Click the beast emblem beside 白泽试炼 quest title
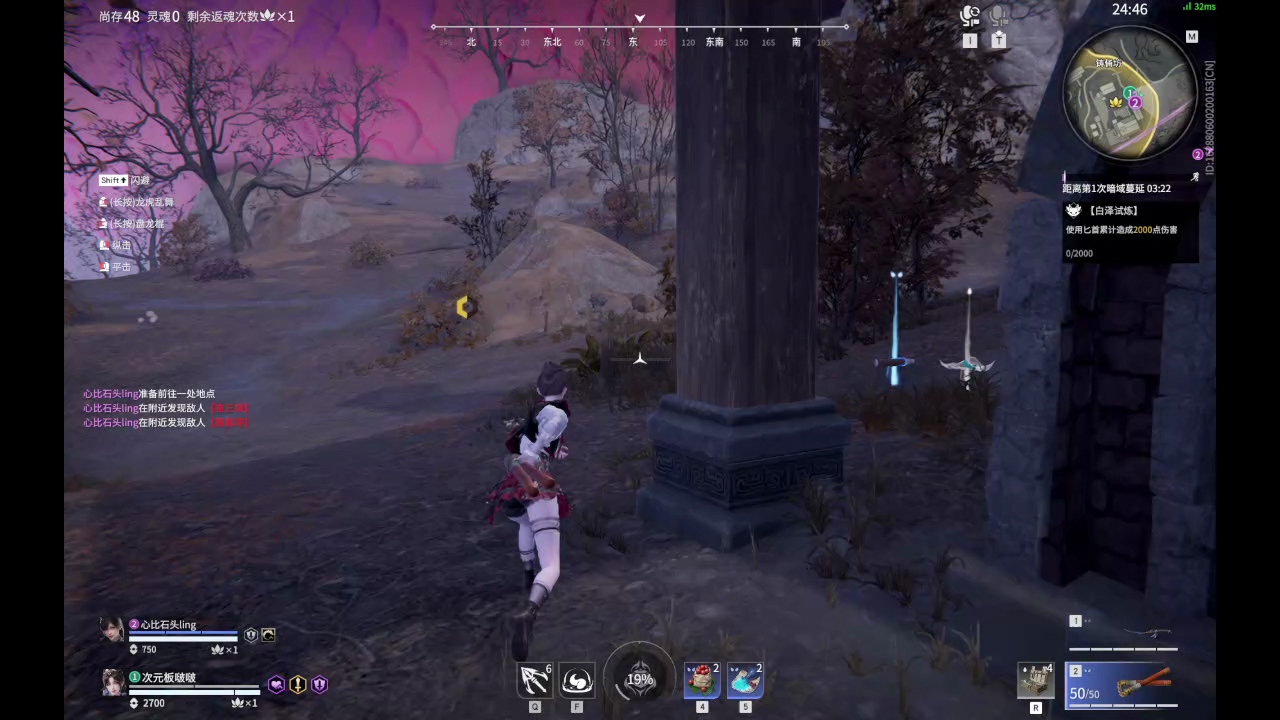The image size is (1280, 720). pos(1073,210)
